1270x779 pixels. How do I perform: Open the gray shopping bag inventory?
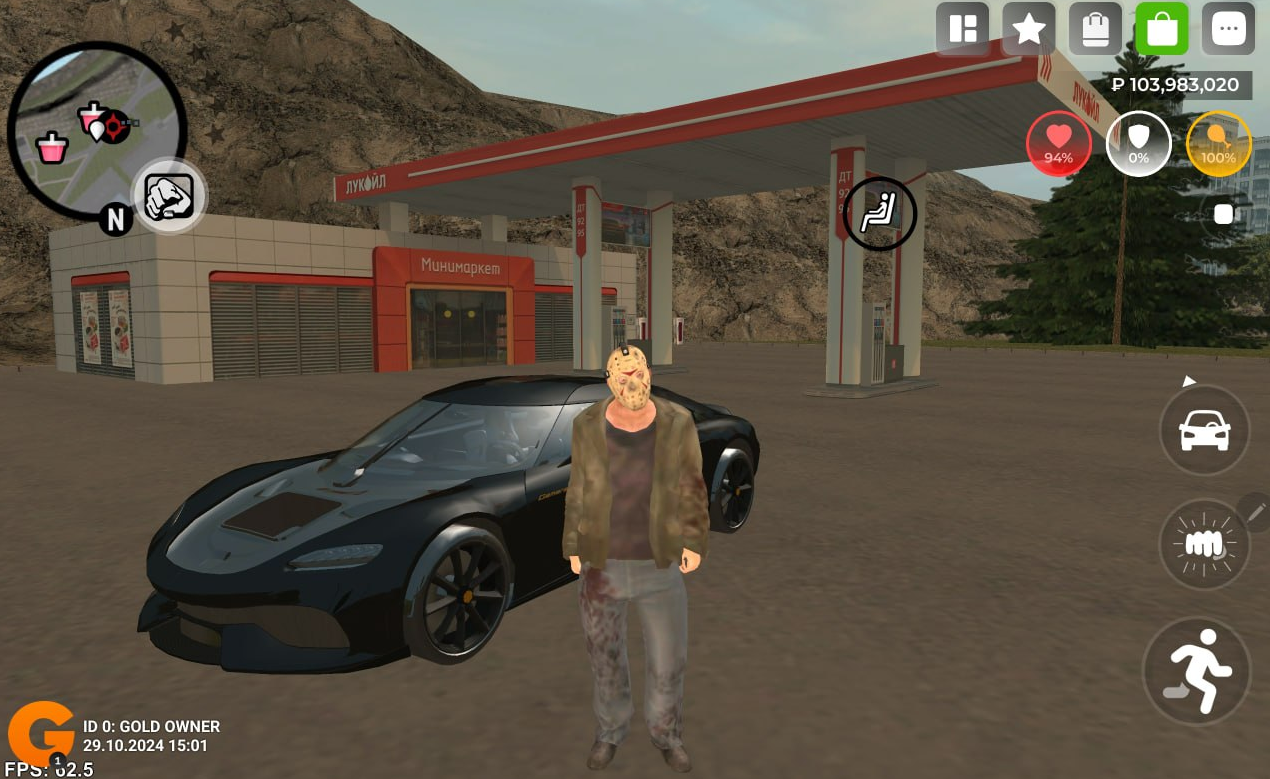pyautogui.click(x=1095, y=29)
